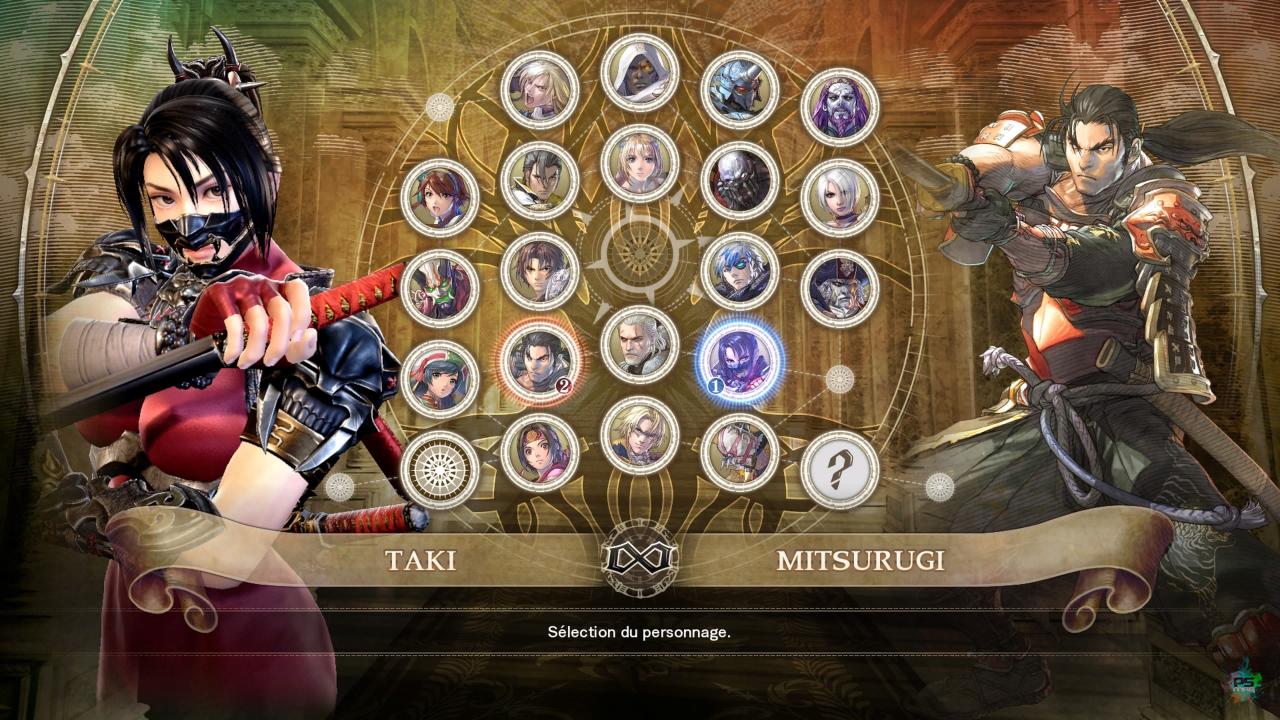Select Taki portrait highlighted for player 1
1280x720 pixels.
(740, 361)
